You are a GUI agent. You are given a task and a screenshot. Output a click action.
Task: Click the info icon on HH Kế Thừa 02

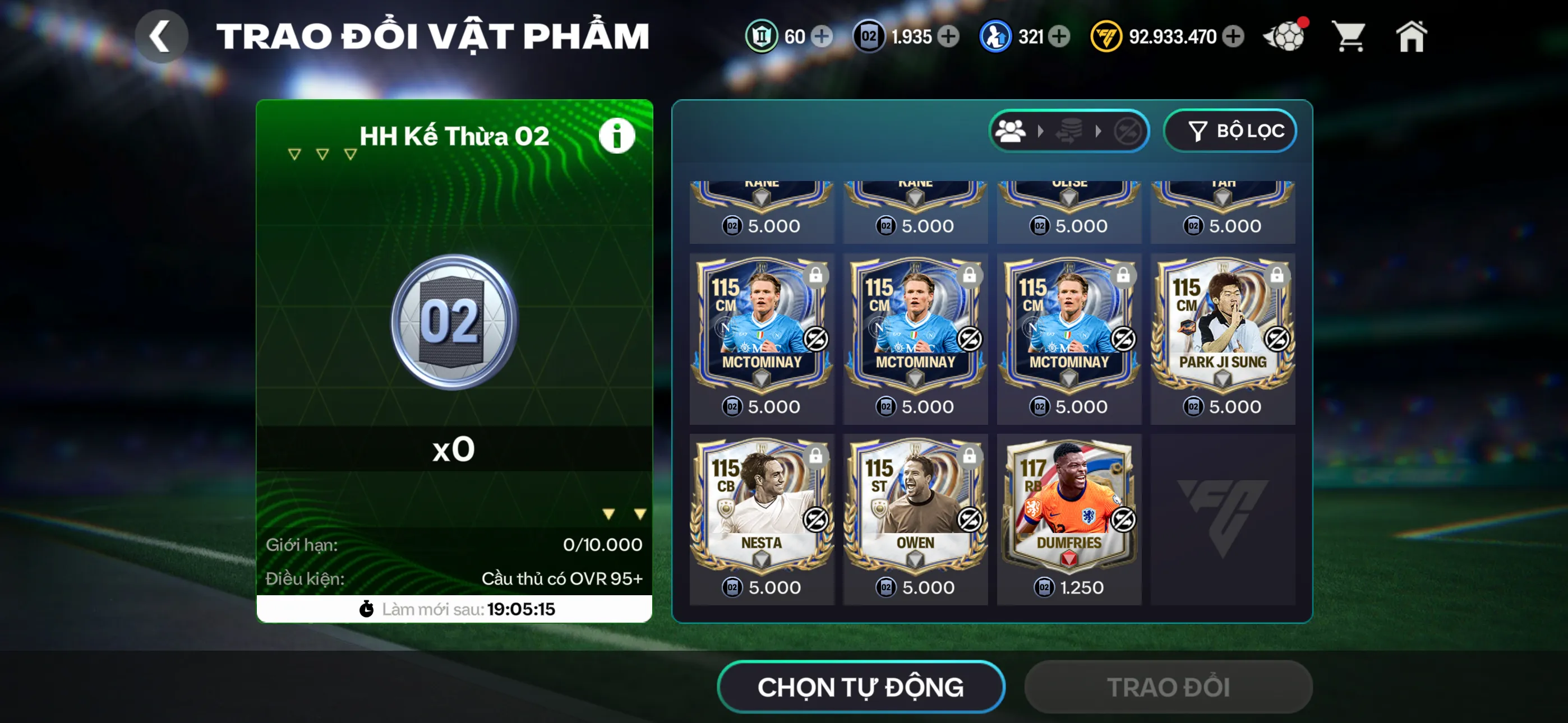[x=617, y=135]
